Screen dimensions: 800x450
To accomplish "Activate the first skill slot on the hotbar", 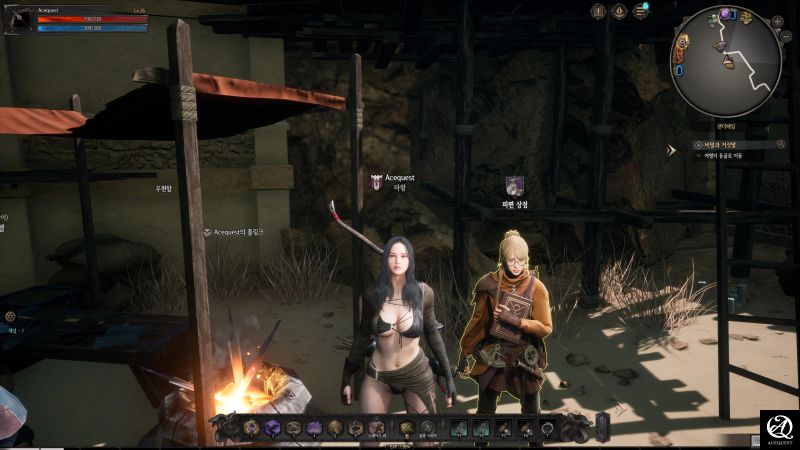I will (x=251, y=428).
